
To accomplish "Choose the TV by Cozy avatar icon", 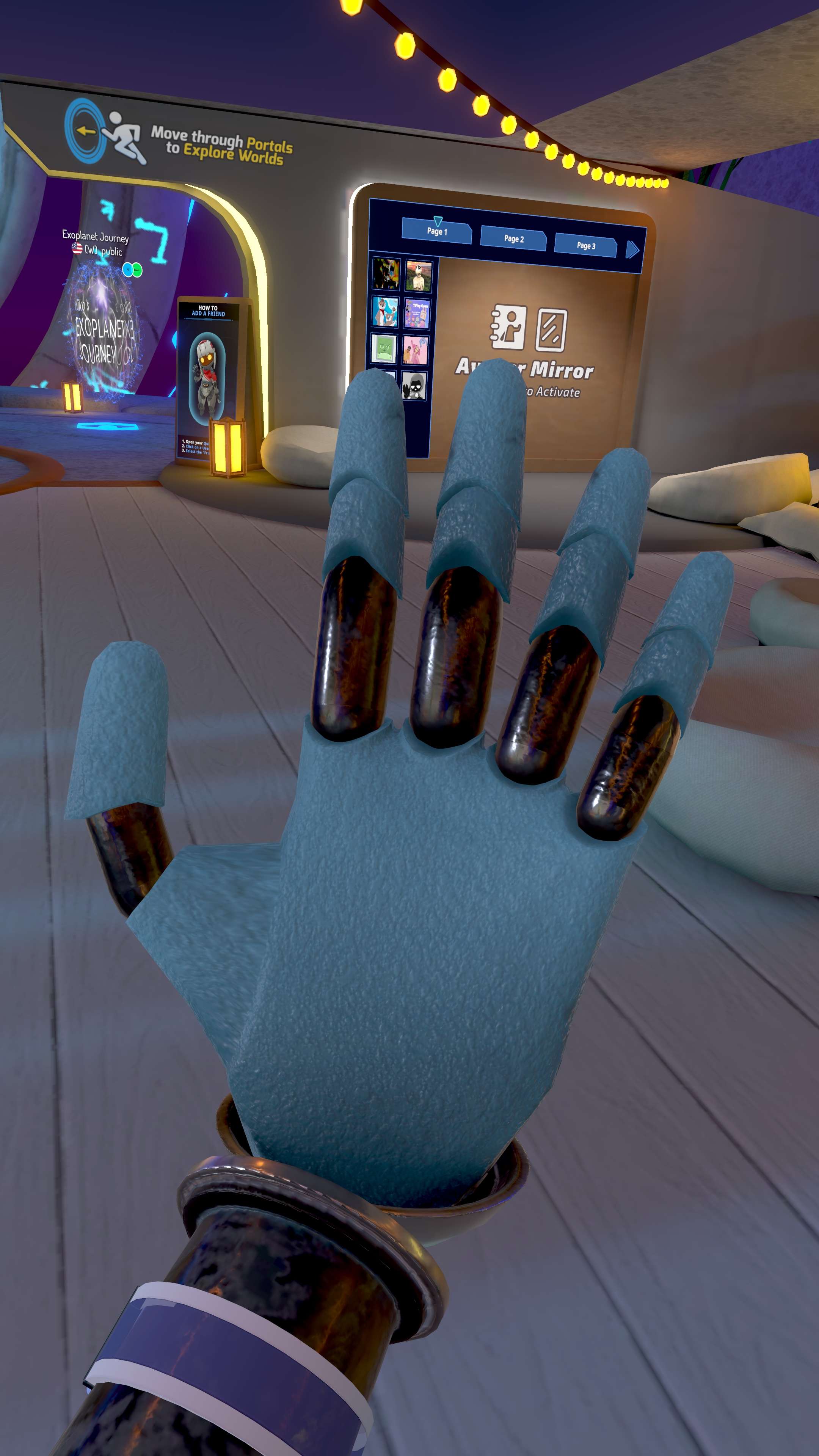I will (418, 314).
